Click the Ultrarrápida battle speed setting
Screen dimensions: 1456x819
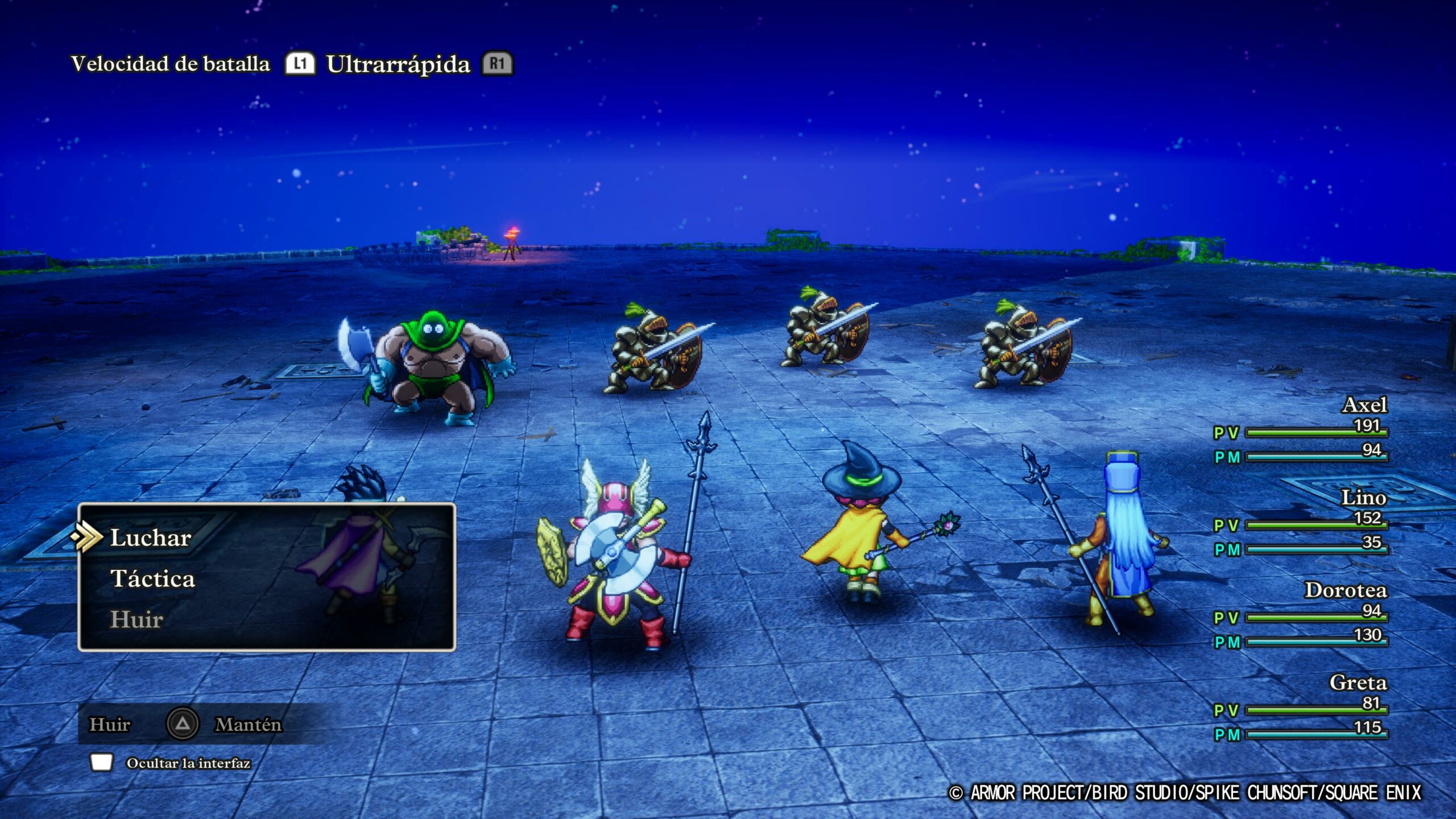pos(398,64)
